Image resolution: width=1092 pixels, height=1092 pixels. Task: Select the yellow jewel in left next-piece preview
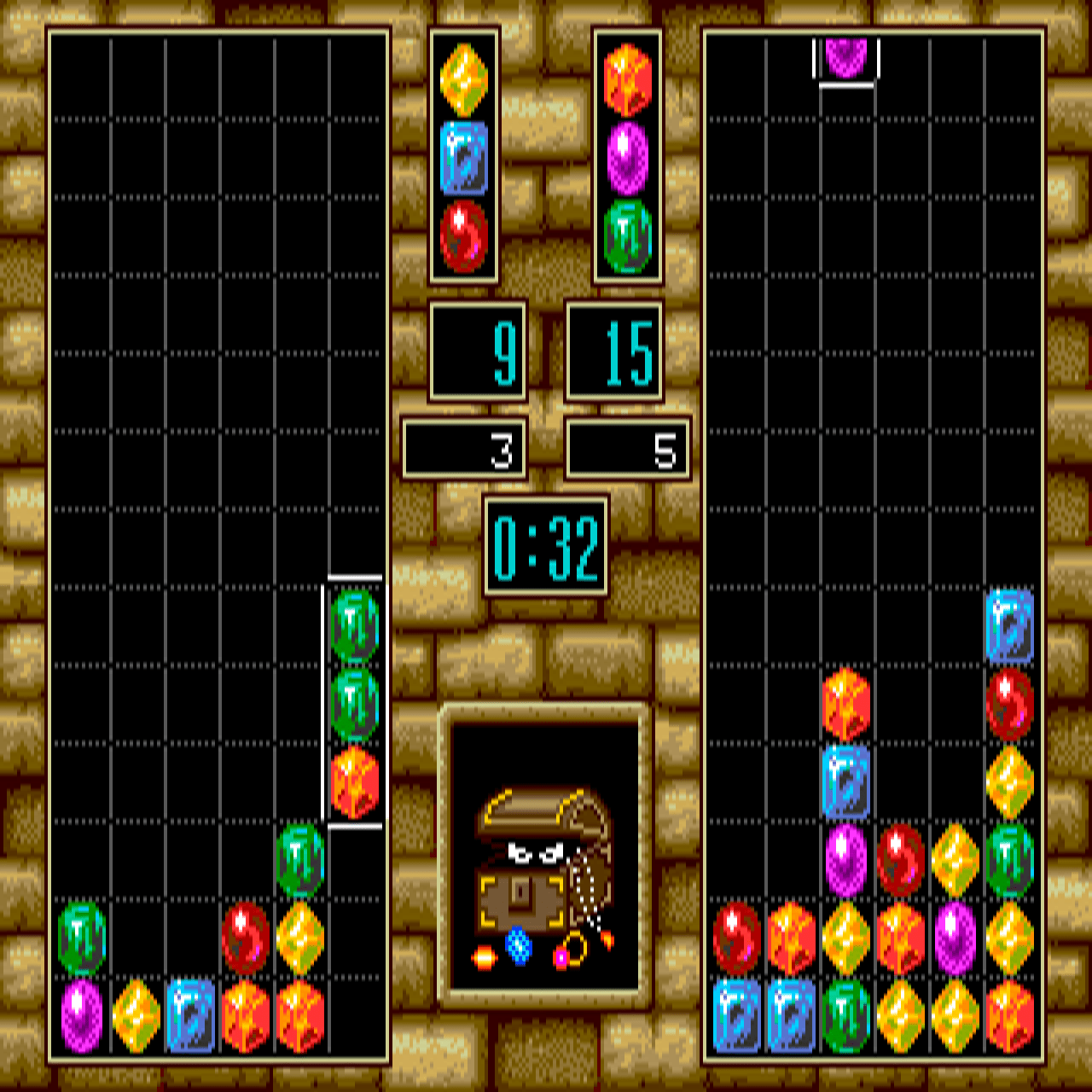point(463,80)
